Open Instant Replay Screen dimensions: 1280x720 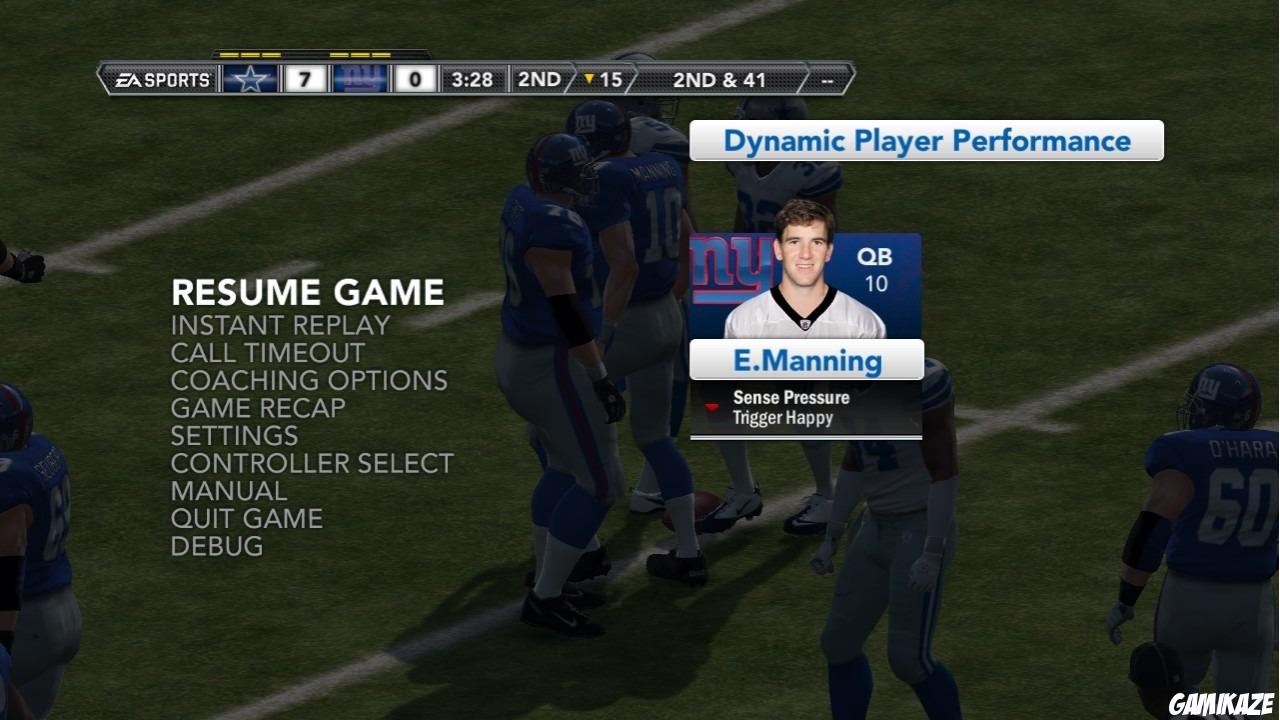tap(280, 325)
